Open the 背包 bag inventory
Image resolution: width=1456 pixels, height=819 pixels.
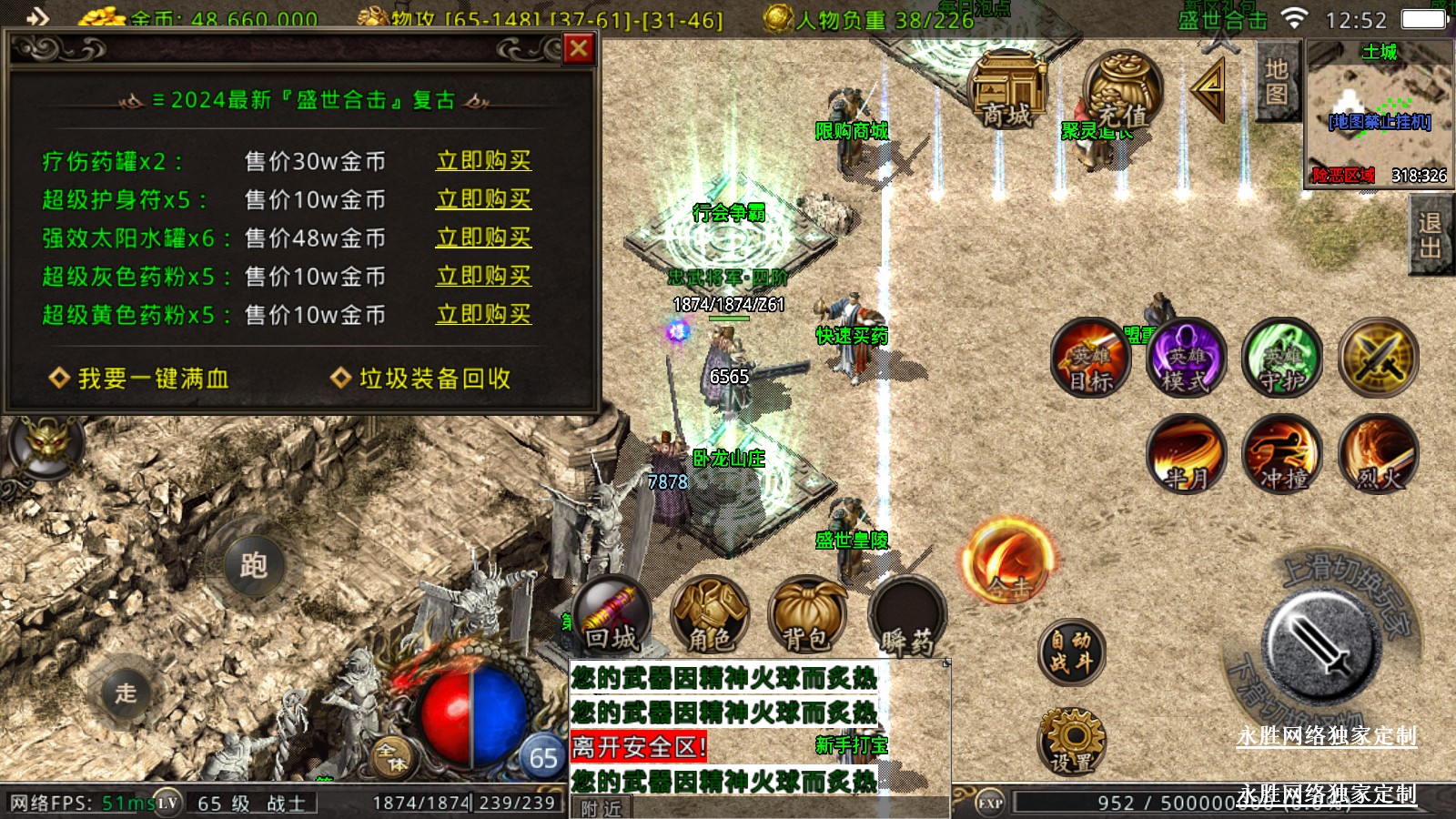click(807, 616)
